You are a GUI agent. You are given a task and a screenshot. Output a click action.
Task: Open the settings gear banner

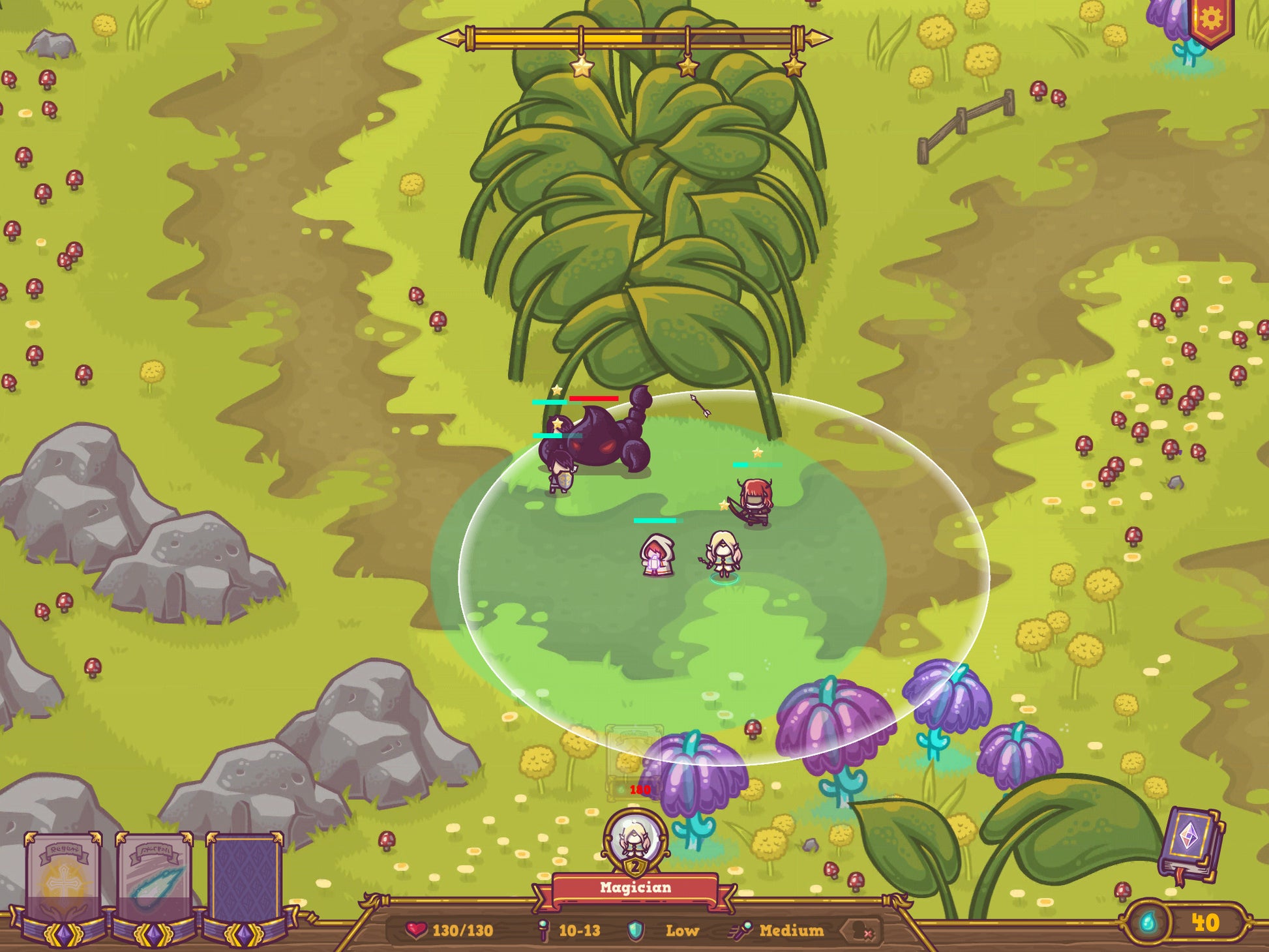pyautogui.click(x=1210, y=21)
